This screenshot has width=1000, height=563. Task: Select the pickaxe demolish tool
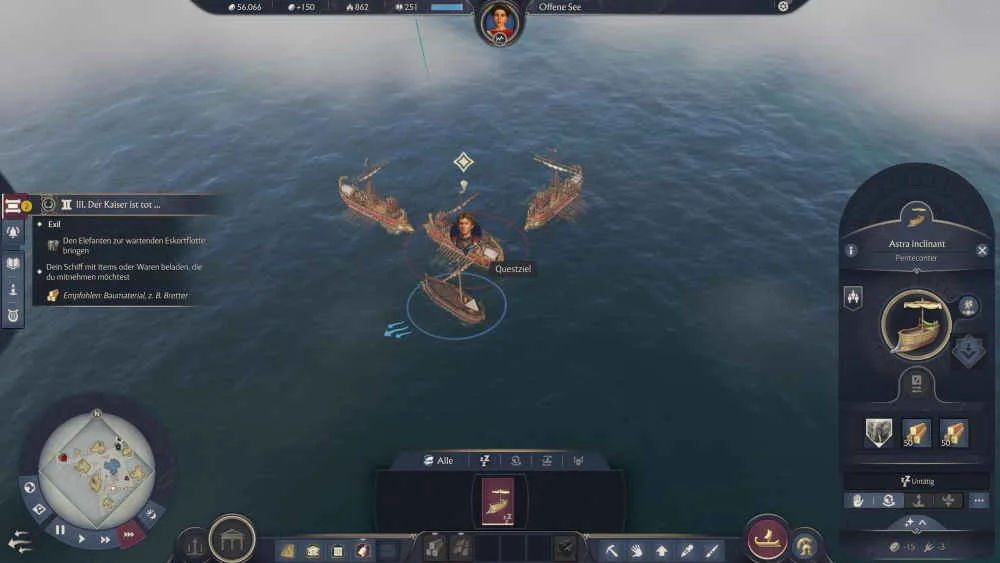611,550
